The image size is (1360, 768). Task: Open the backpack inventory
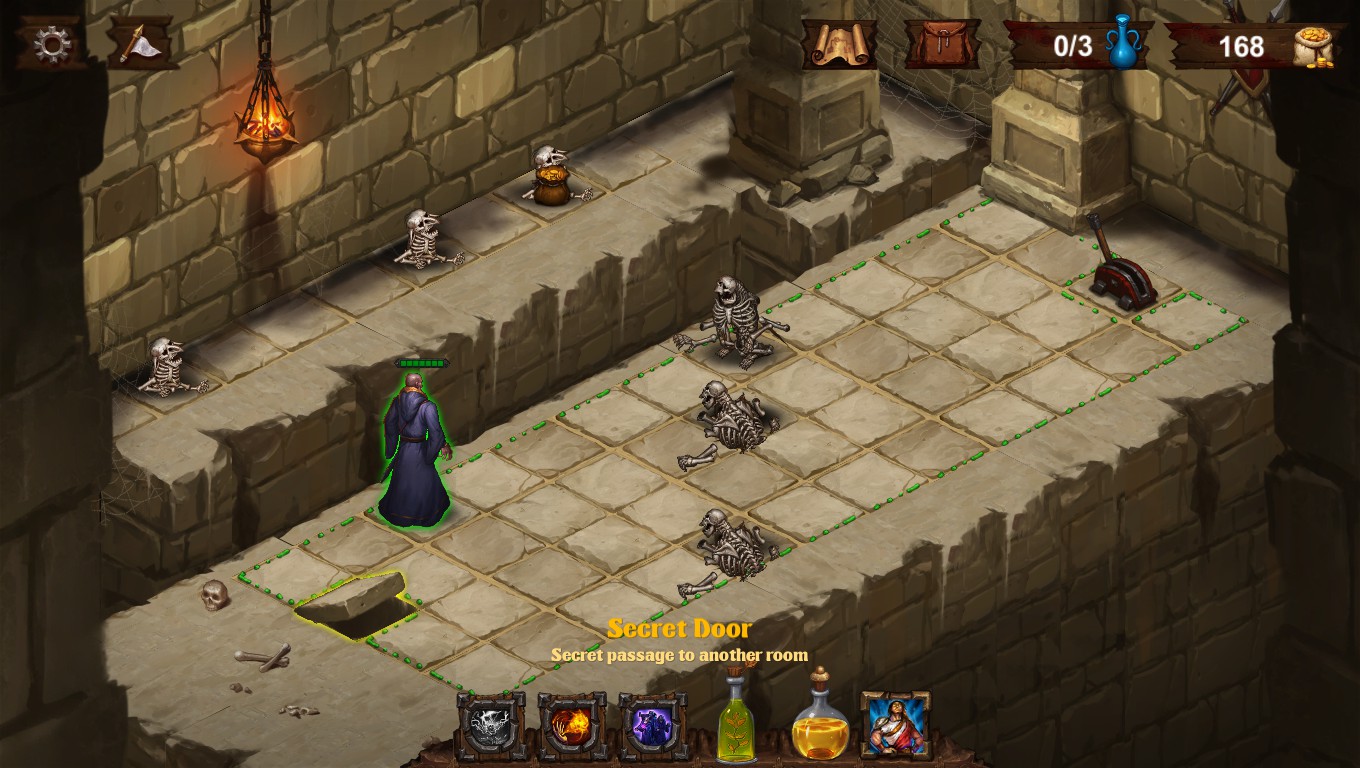click(x=941, y=45)
